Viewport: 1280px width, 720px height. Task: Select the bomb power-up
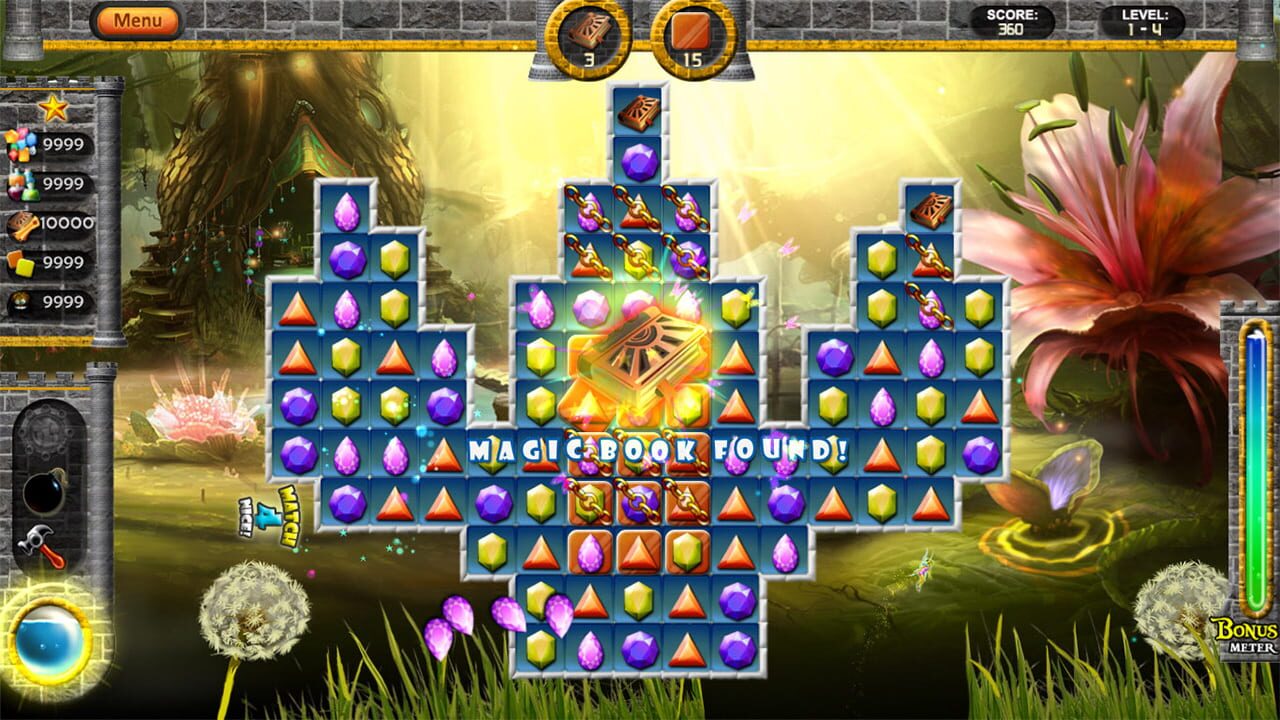tap(42, 490)
